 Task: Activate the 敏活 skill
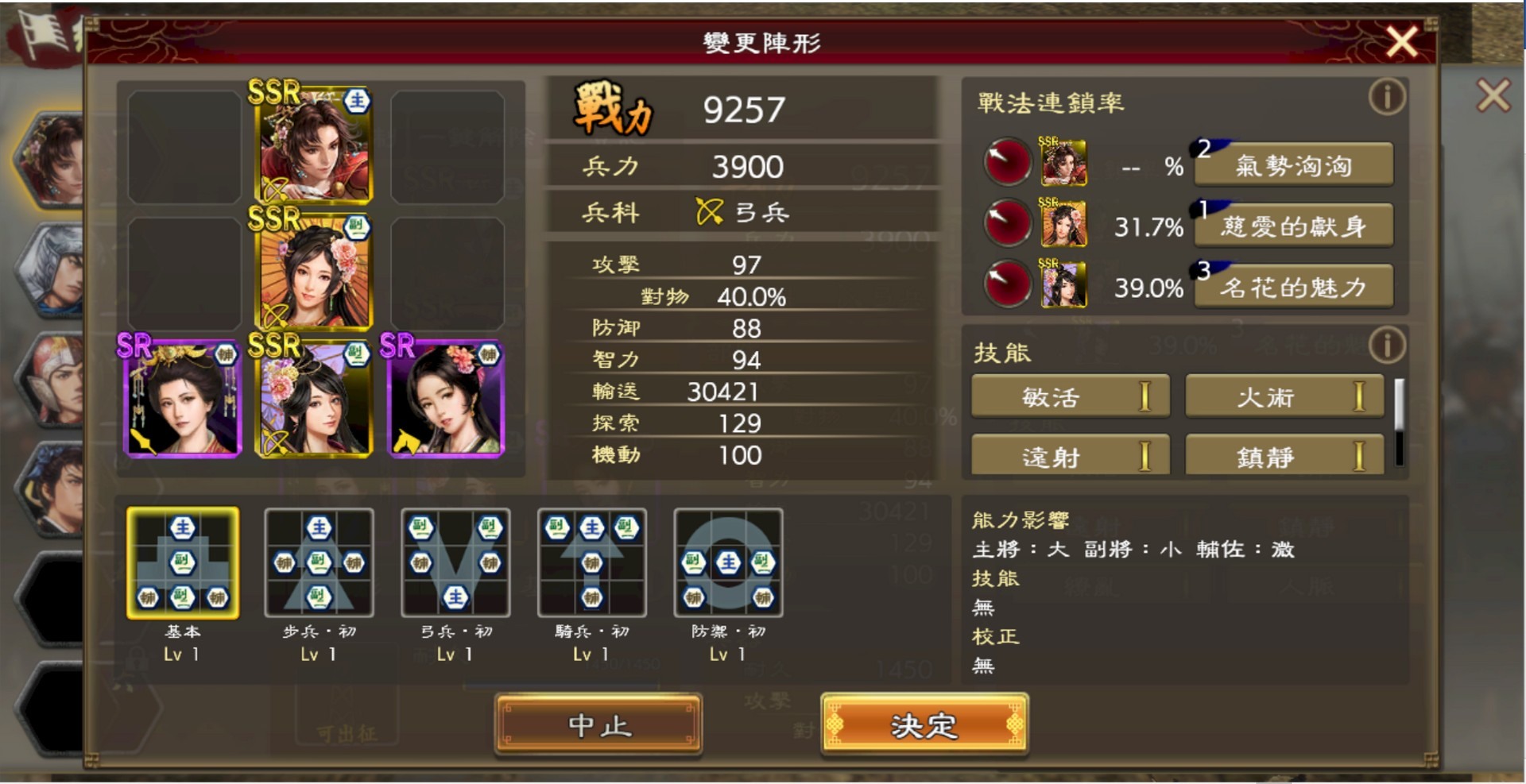click(x=1069, y=396)
